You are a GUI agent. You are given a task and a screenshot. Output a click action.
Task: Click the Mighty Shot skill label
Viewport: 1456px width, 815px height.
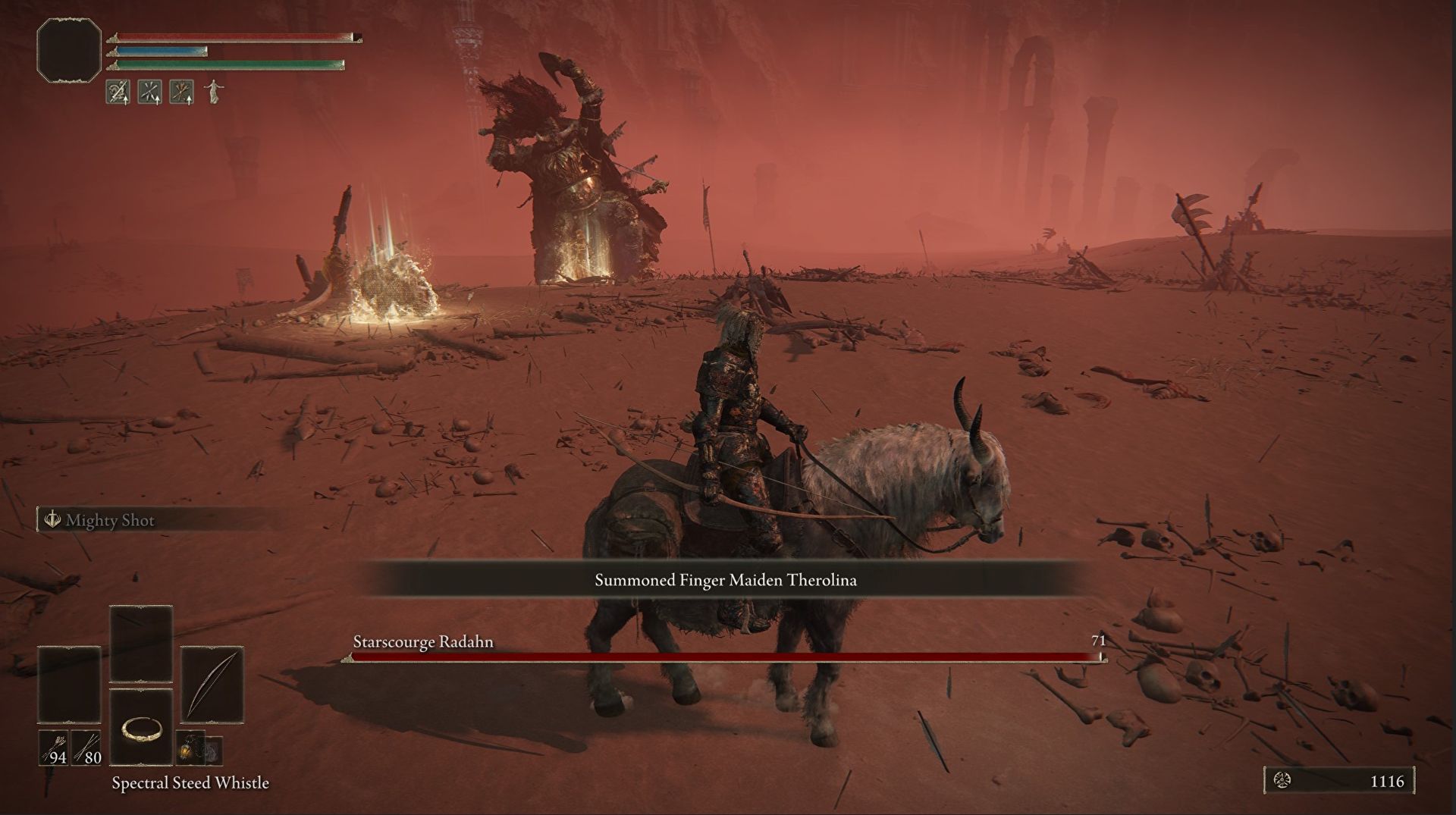(x=109, y=520)
